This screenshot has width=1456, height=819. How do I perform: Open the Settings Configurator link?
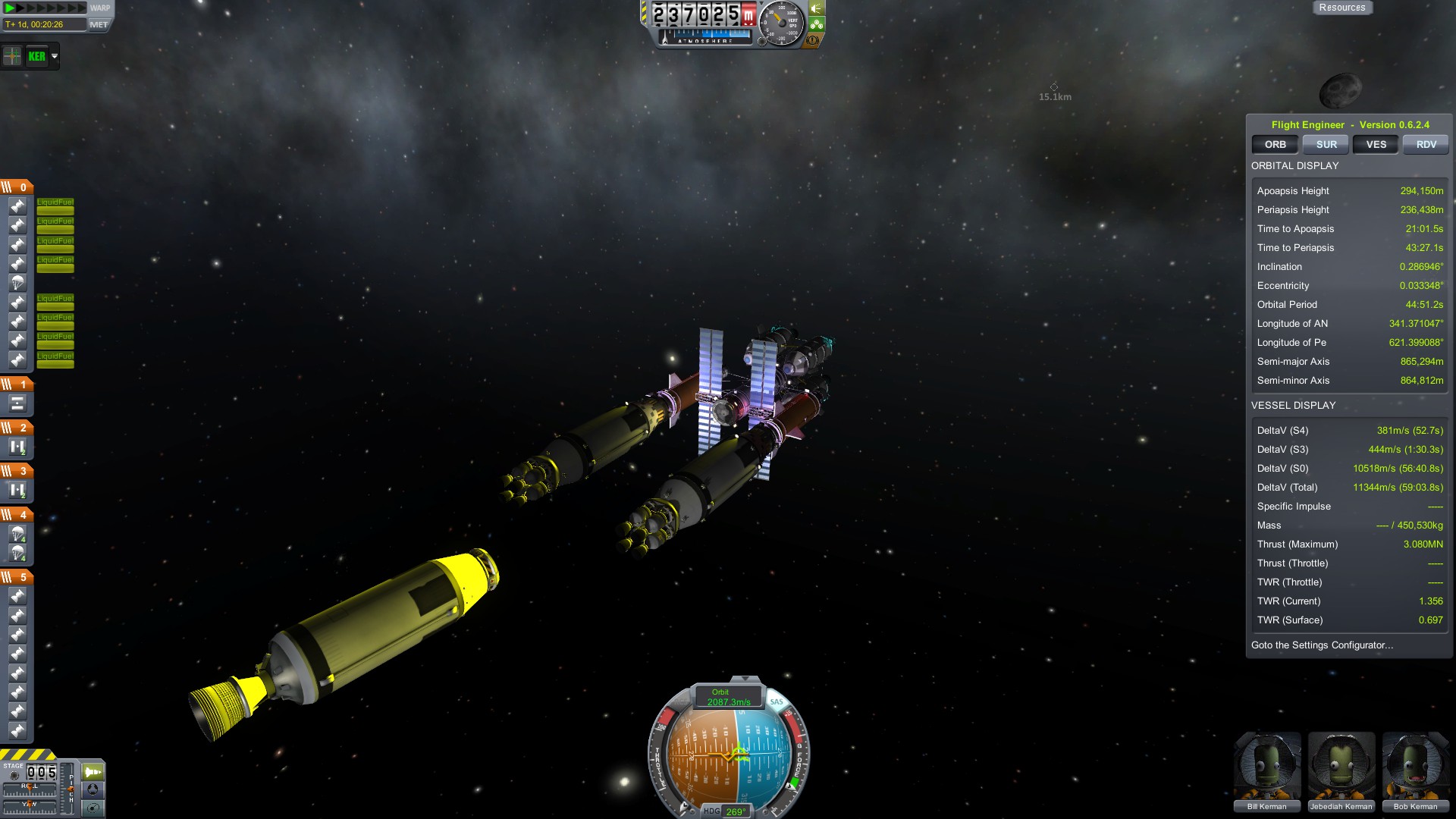pyautogui.click(x=1322, y=645)
